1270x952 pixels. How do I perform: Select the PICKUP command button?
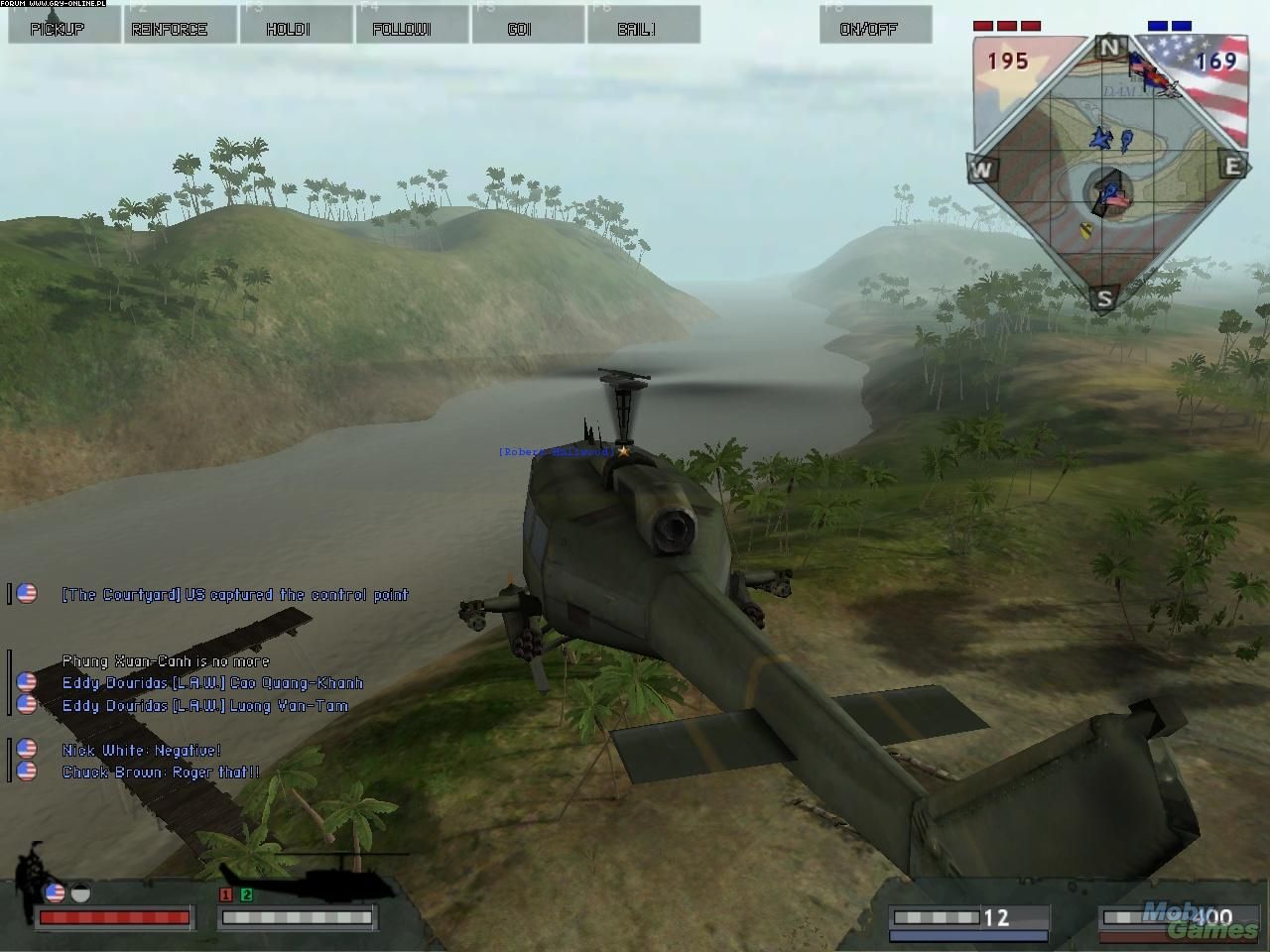pyautogui.click(x=58, y=25)
